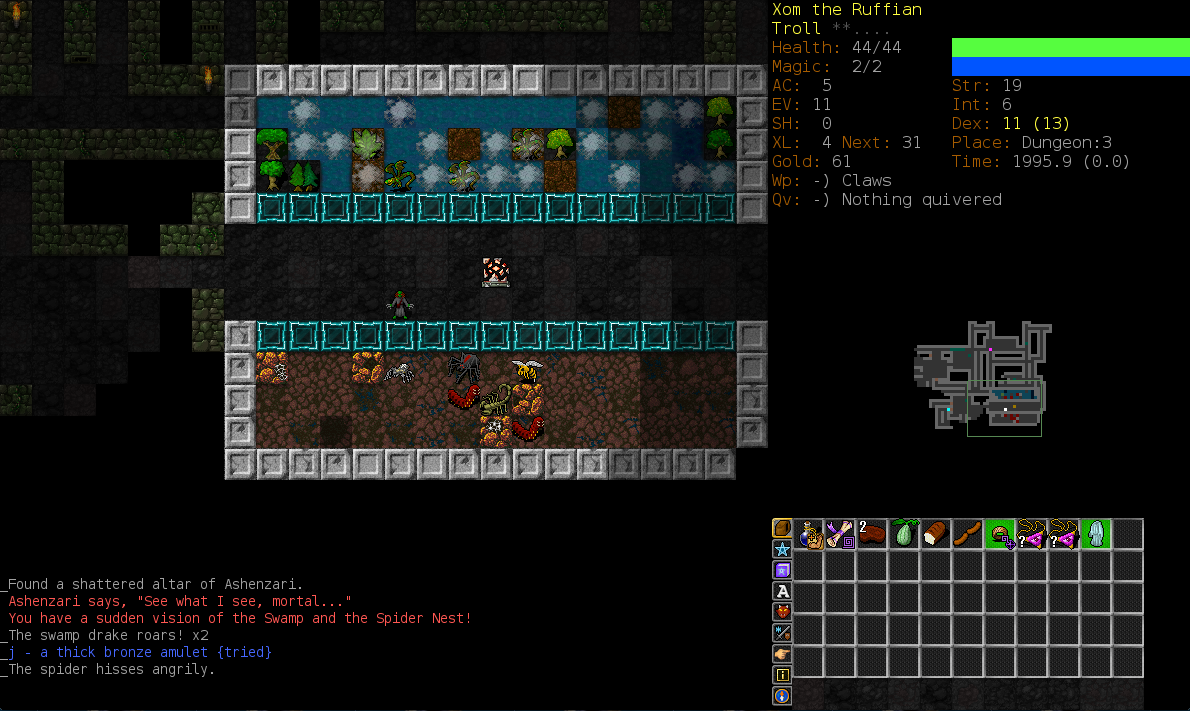Open the purple spellbook memorise tab
This screenshot has height=711, width=1190.
pos(782,570)
